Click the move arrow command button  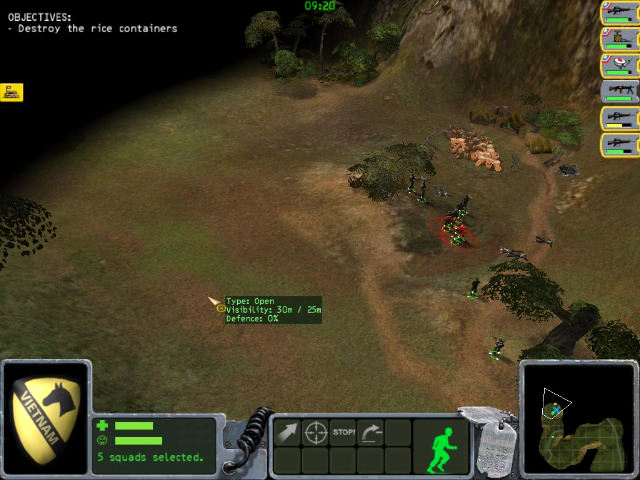287,433
